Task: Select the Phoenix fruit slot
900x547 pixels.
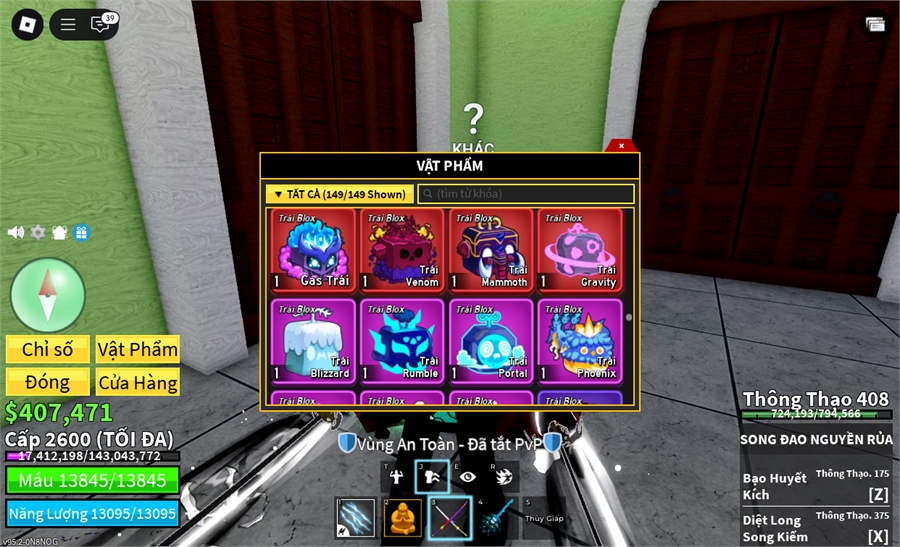Action: pyautogui.click(x=580, y=340)
